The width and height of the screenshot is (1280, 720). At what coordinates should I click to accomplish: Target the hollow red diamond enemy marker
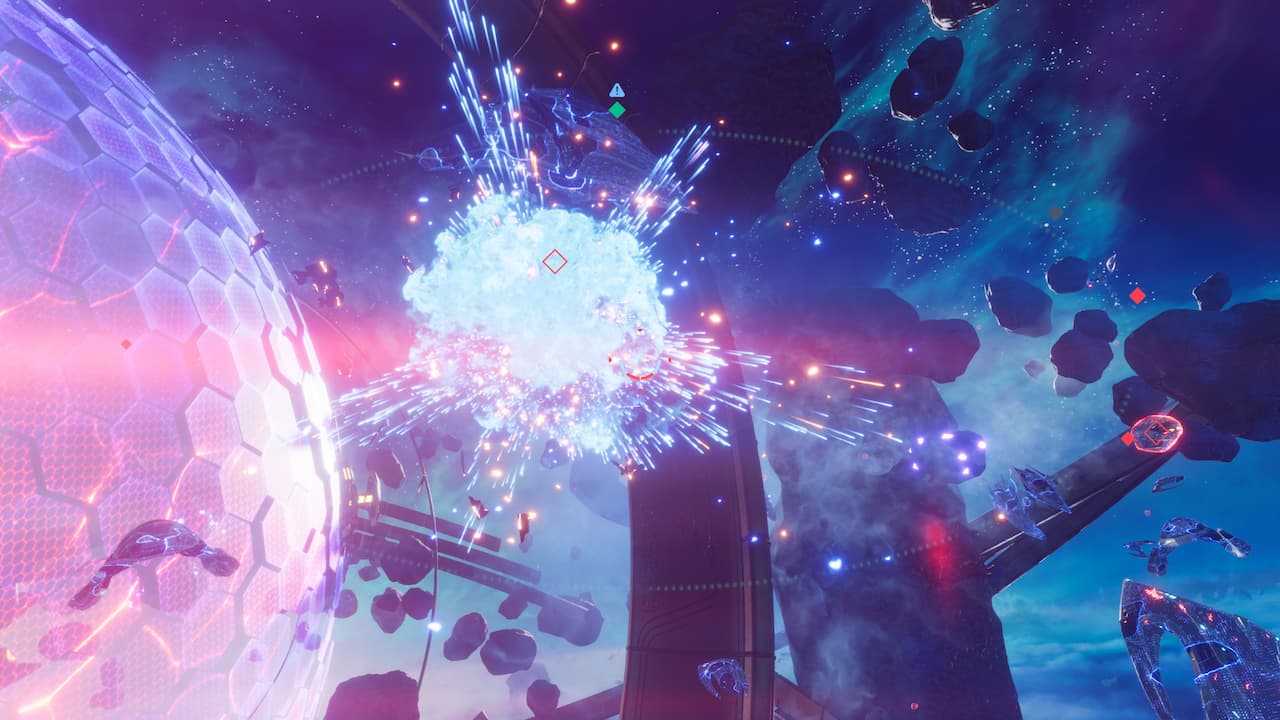pos(554,262)
